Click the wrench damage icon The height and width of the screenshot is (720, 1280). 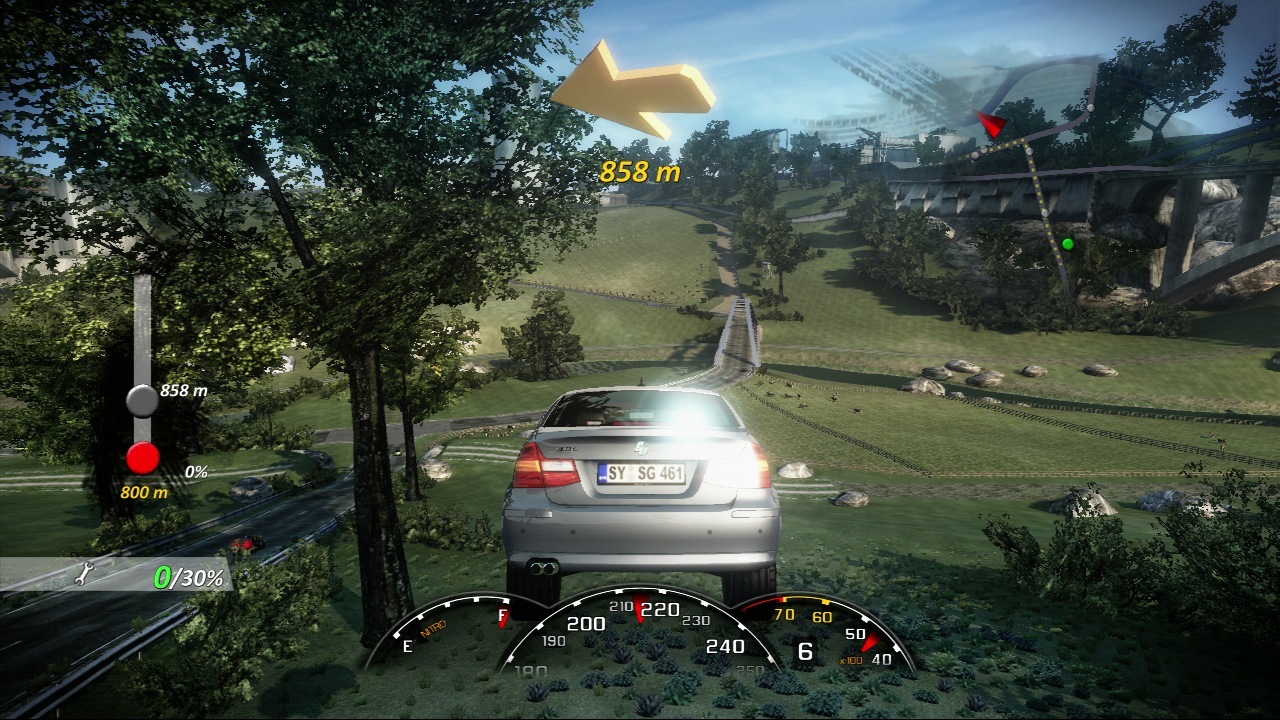click(86, 574)
